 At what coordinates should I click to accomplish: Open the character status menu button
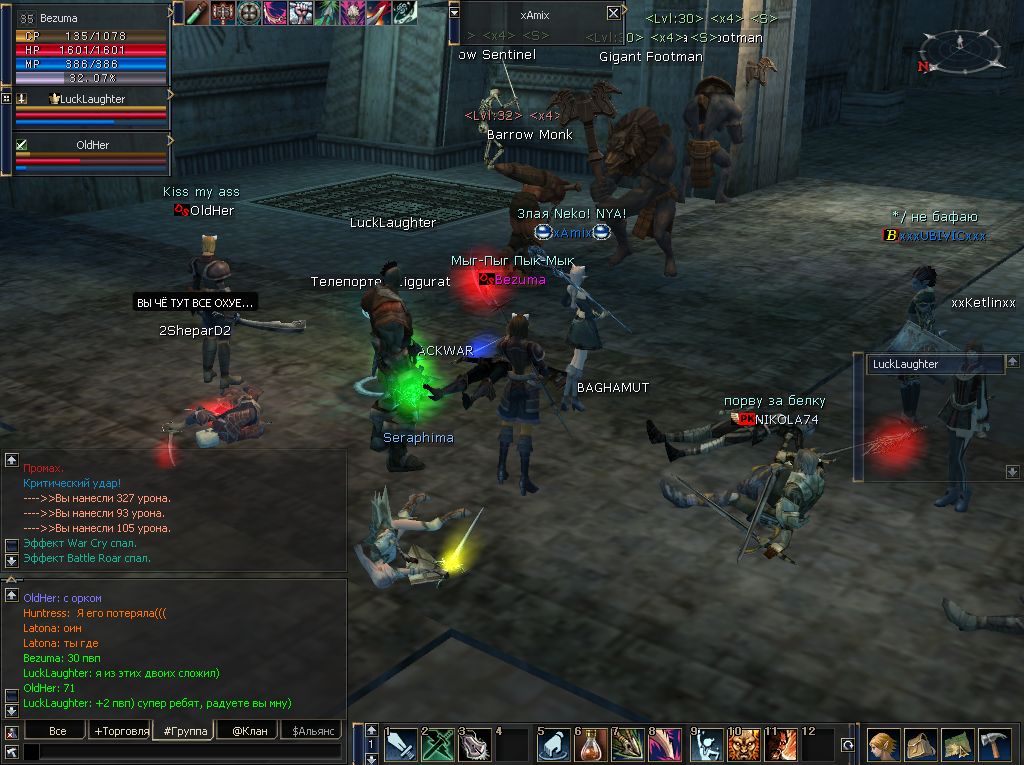click(882, 745)
